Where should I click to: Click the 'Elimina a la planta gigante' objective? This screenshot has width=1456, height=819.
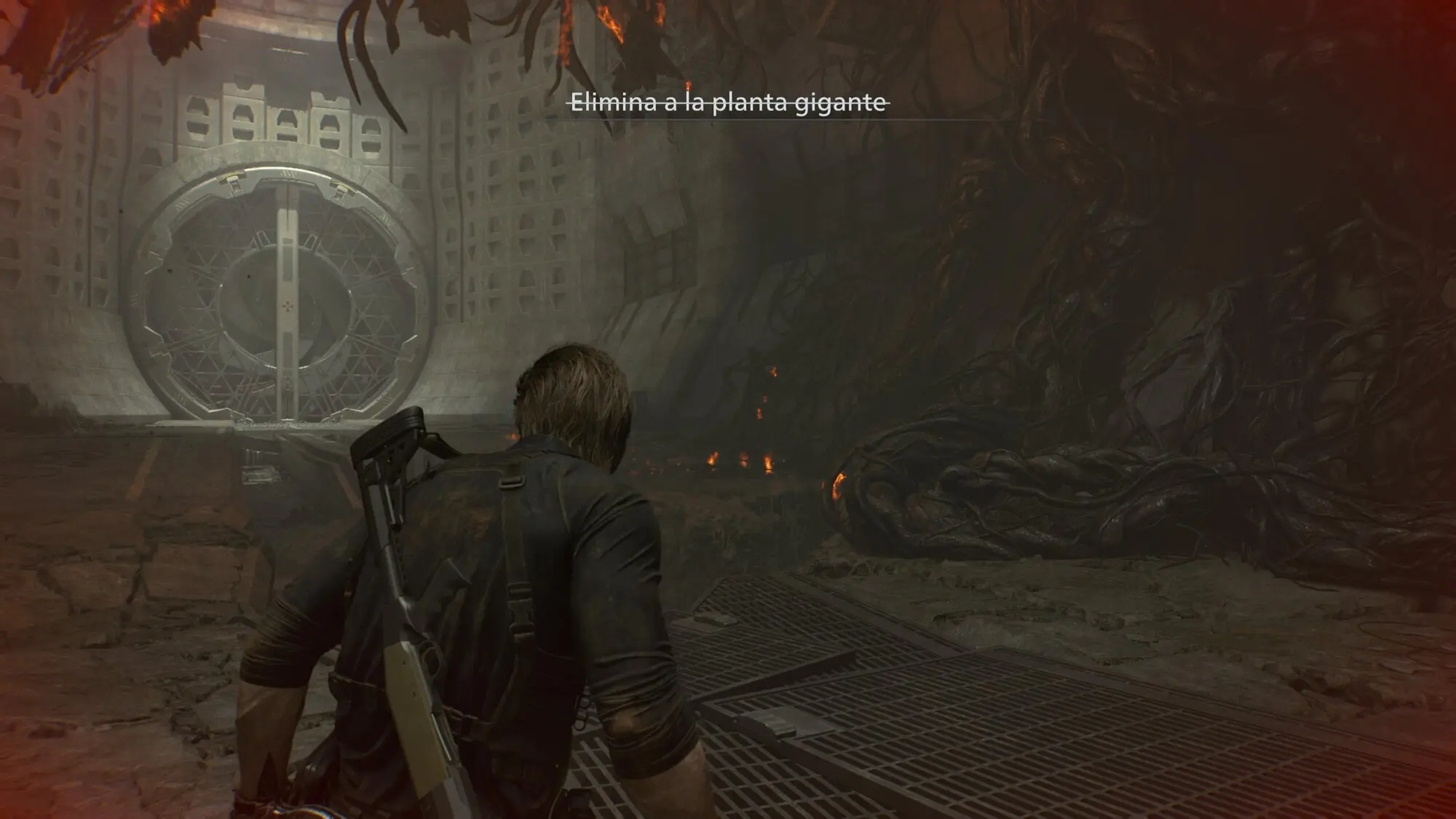(727, 103)
